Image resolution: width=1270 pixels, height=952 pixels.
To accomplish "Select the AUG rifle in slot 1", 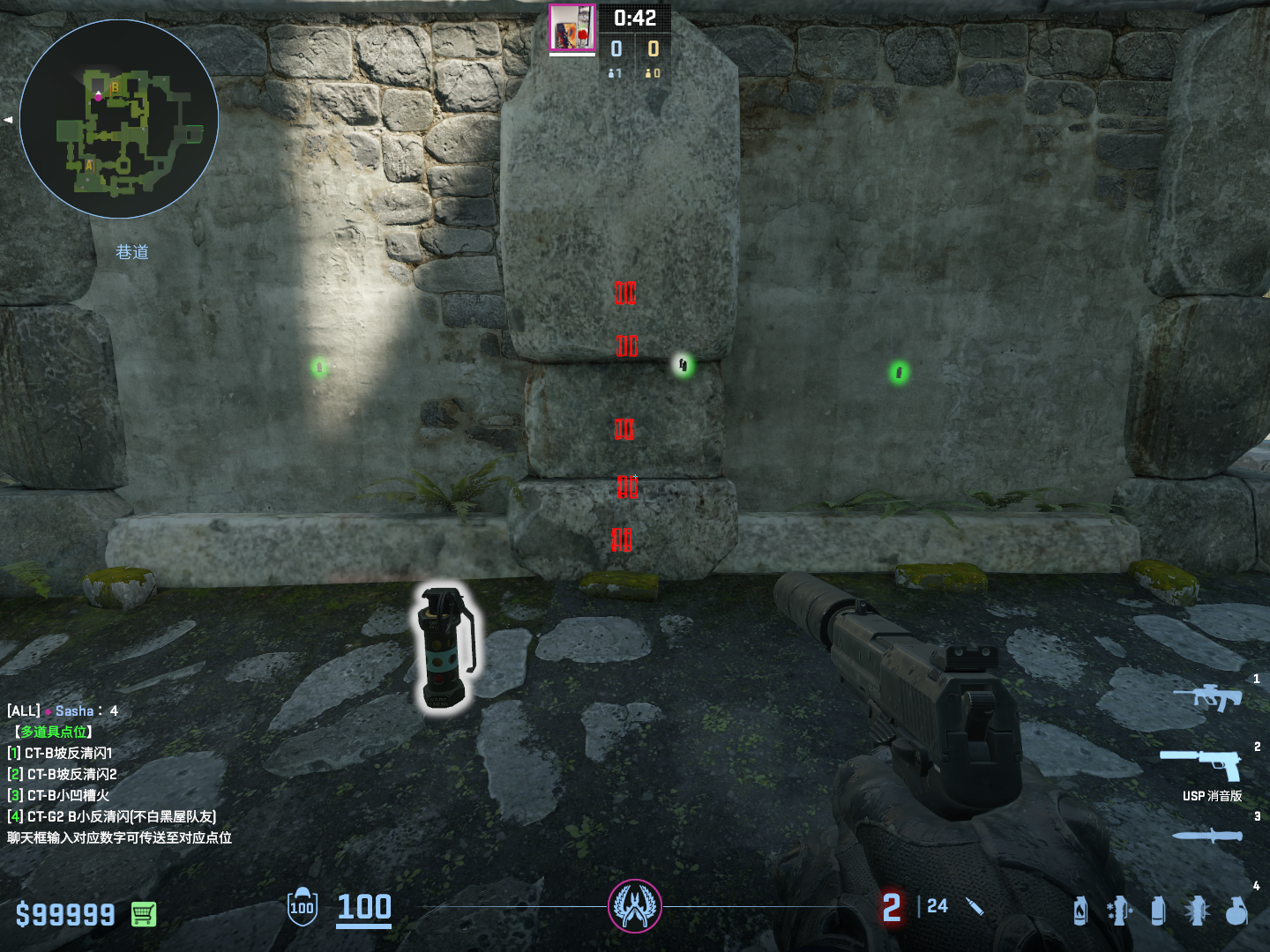I will click(x=1206, y=697).
